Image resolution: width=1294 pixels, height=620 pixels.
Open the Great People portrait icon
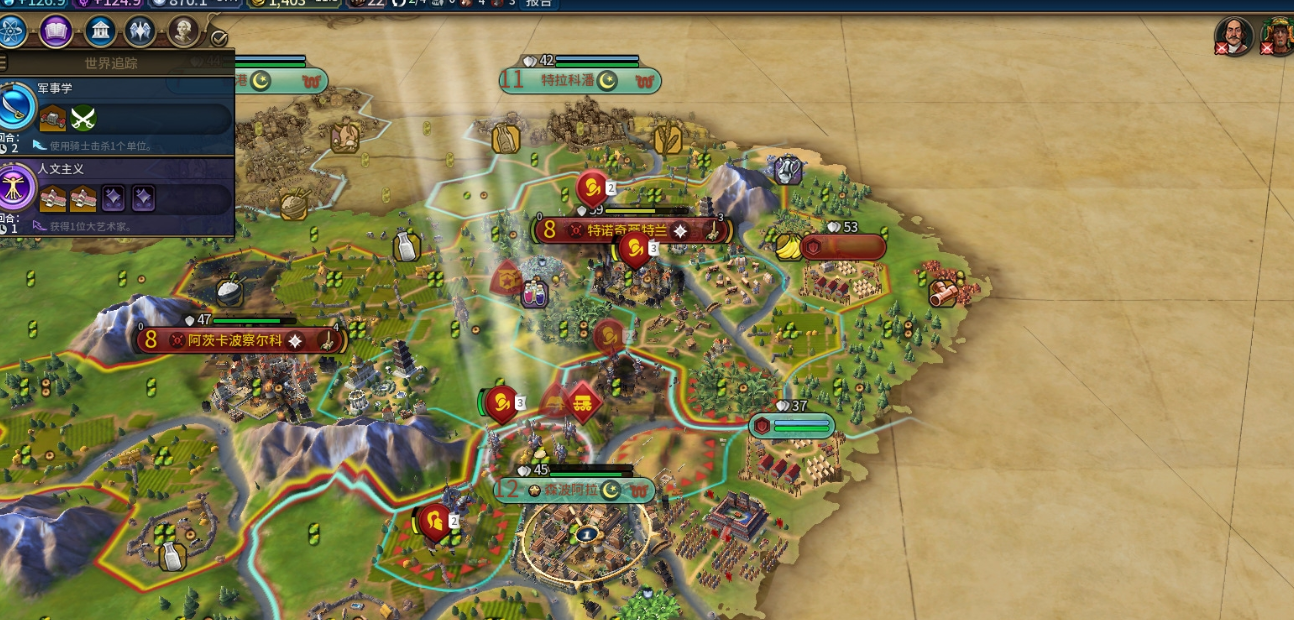point(184,32)
